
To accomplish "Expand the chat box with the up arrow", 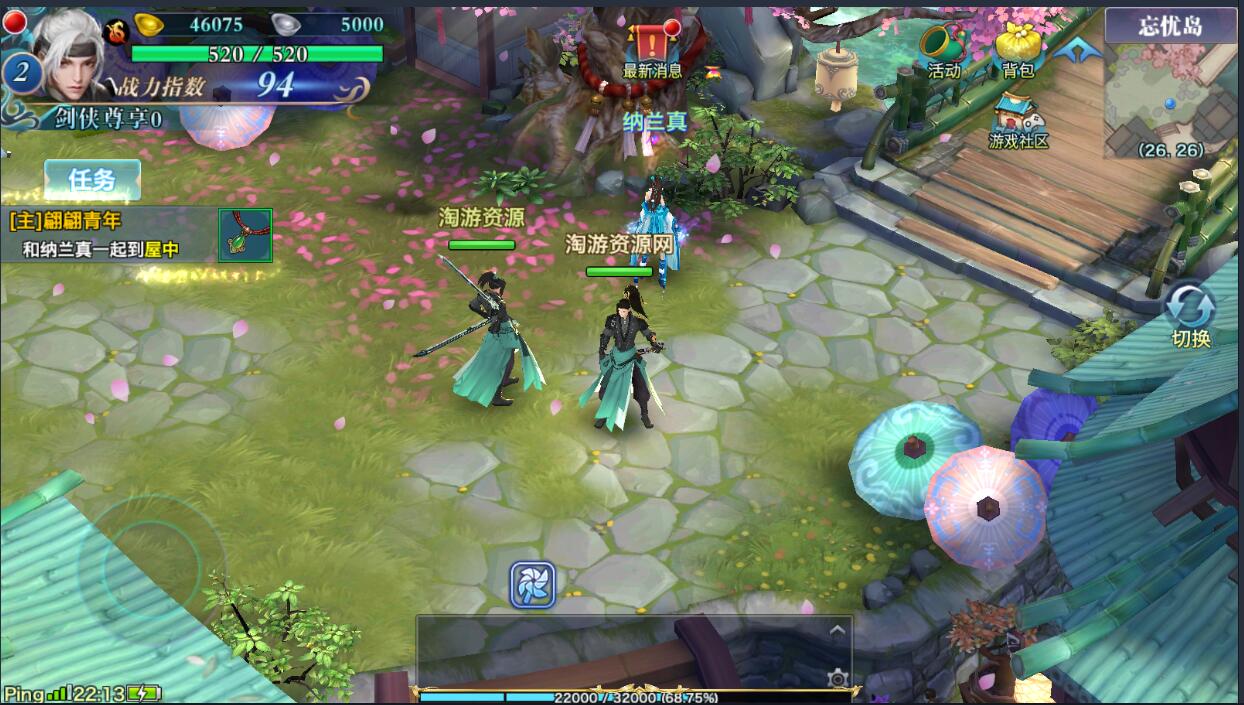I will pos(837,630).
